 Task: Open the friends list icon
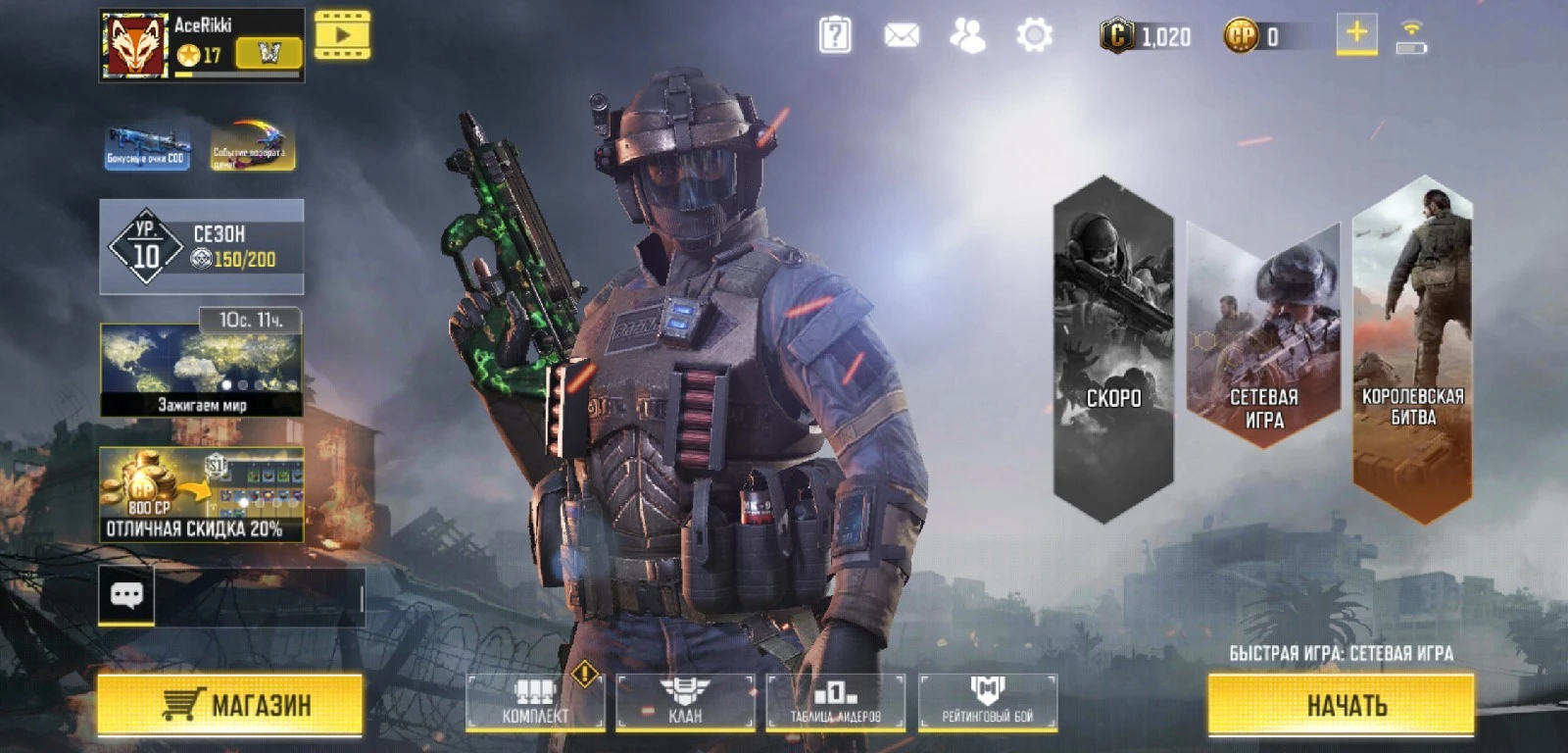966,35
